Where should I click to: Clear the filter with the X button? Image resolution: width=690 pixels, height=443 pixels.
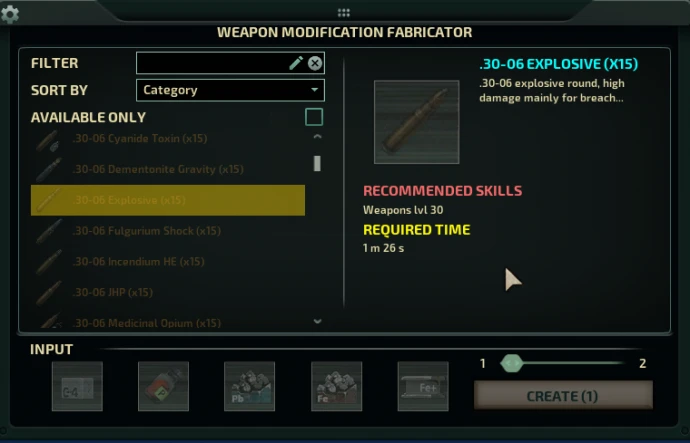[315, 63]
